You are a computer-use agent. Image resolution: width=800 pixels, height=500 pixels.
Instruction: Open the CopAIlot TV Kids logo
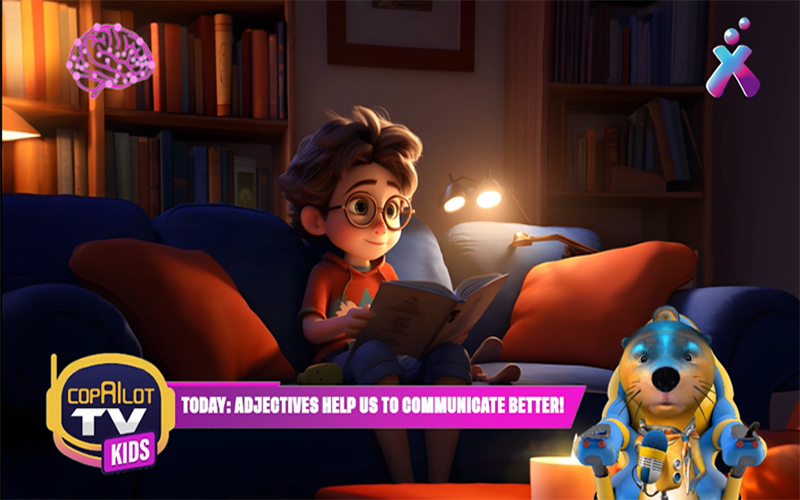coord(110,410)
